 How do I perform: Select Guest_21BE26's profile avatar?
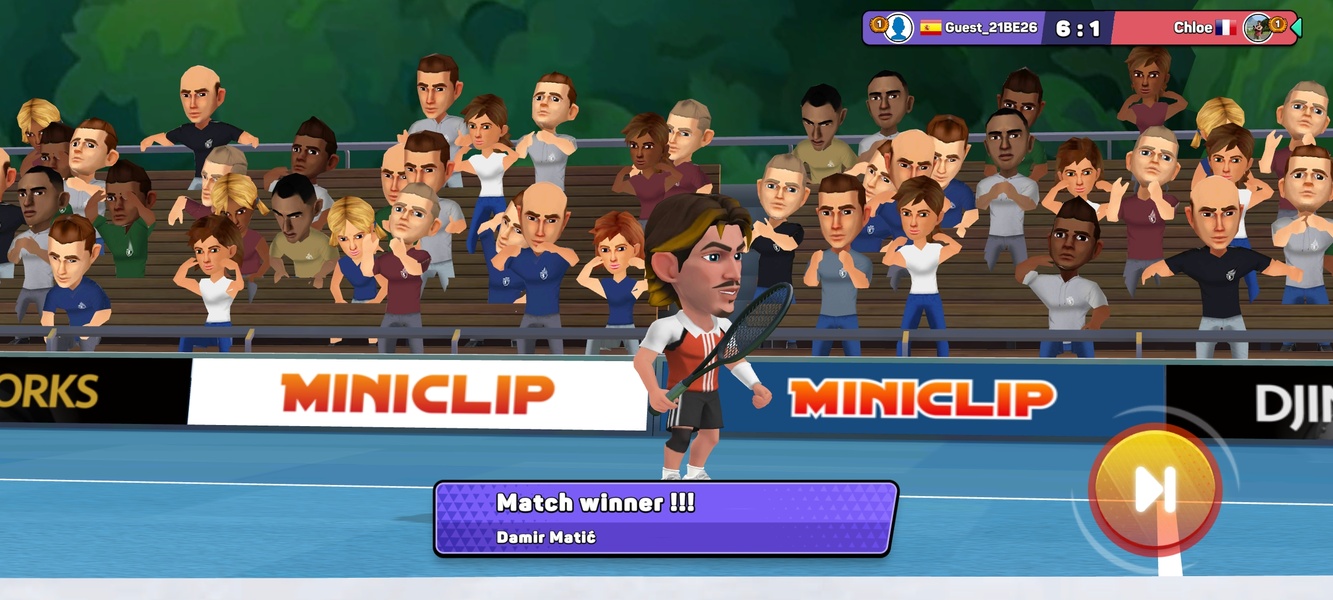pos(898,28)
